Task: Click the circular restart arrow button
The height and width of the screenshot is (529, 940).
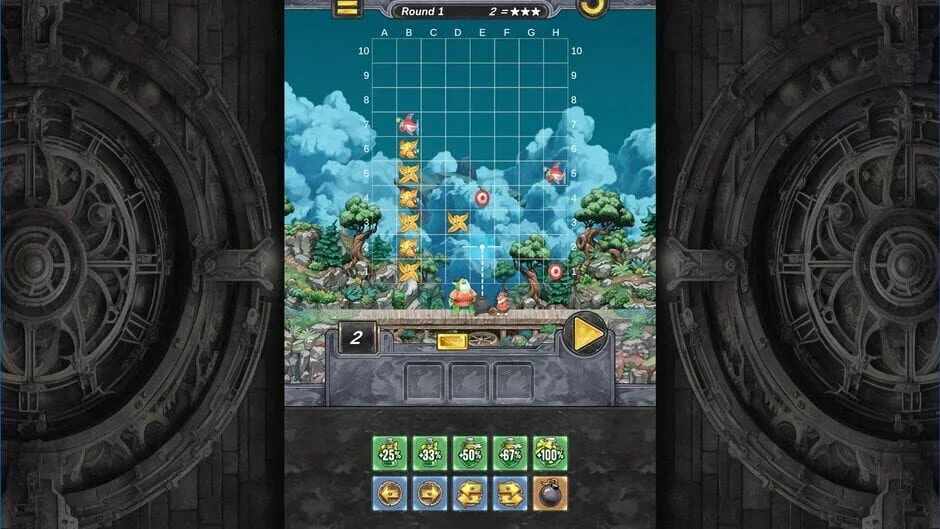Action: pos(592,6)
